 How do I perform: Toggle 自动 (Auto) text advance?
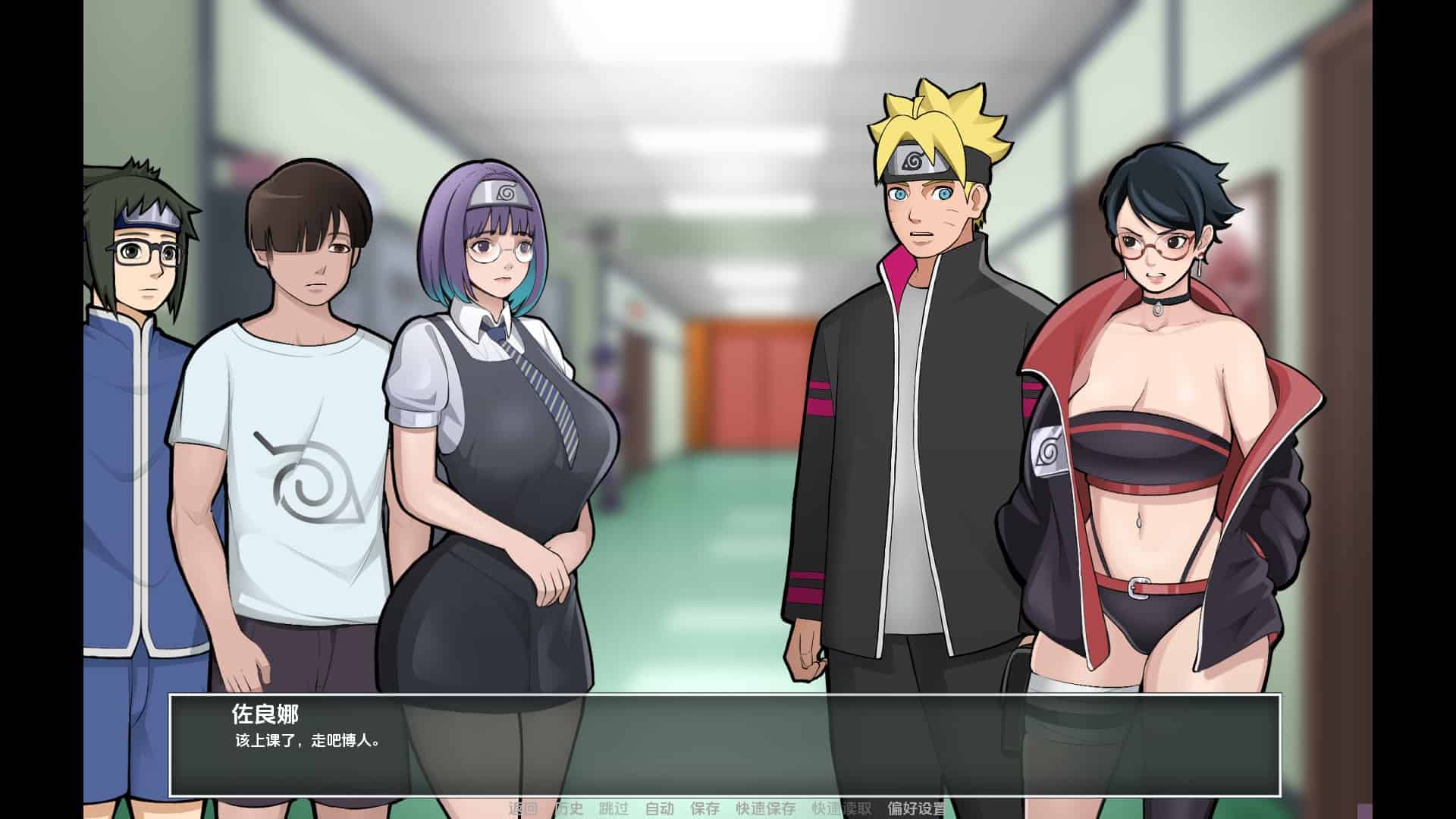tap(660, 808)
